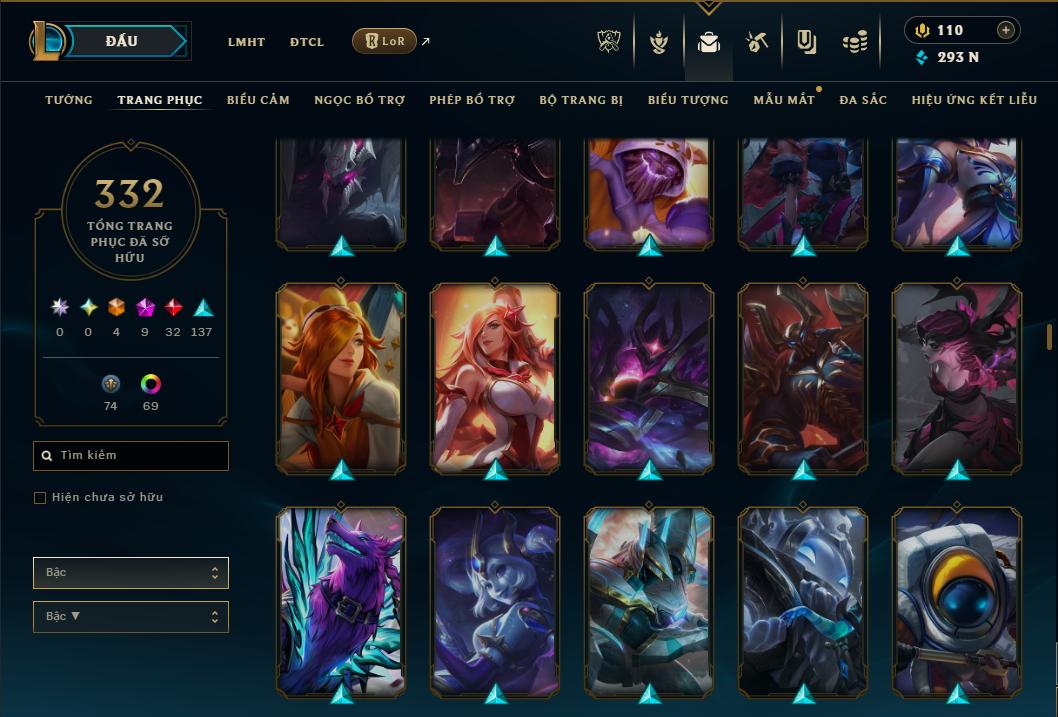Open the loot hammer icon
Screen dimensions: 1058x717
[756, 42]
